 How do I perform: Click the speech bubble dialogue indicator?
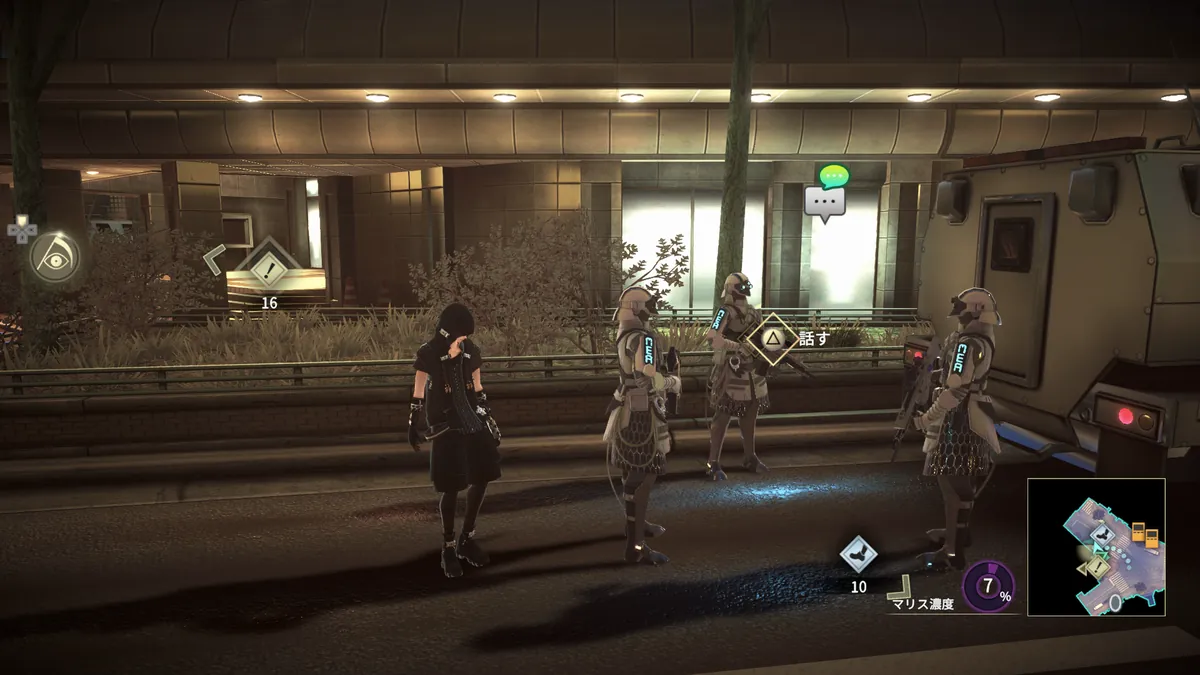pyautogui.click(x=825, y=200)
